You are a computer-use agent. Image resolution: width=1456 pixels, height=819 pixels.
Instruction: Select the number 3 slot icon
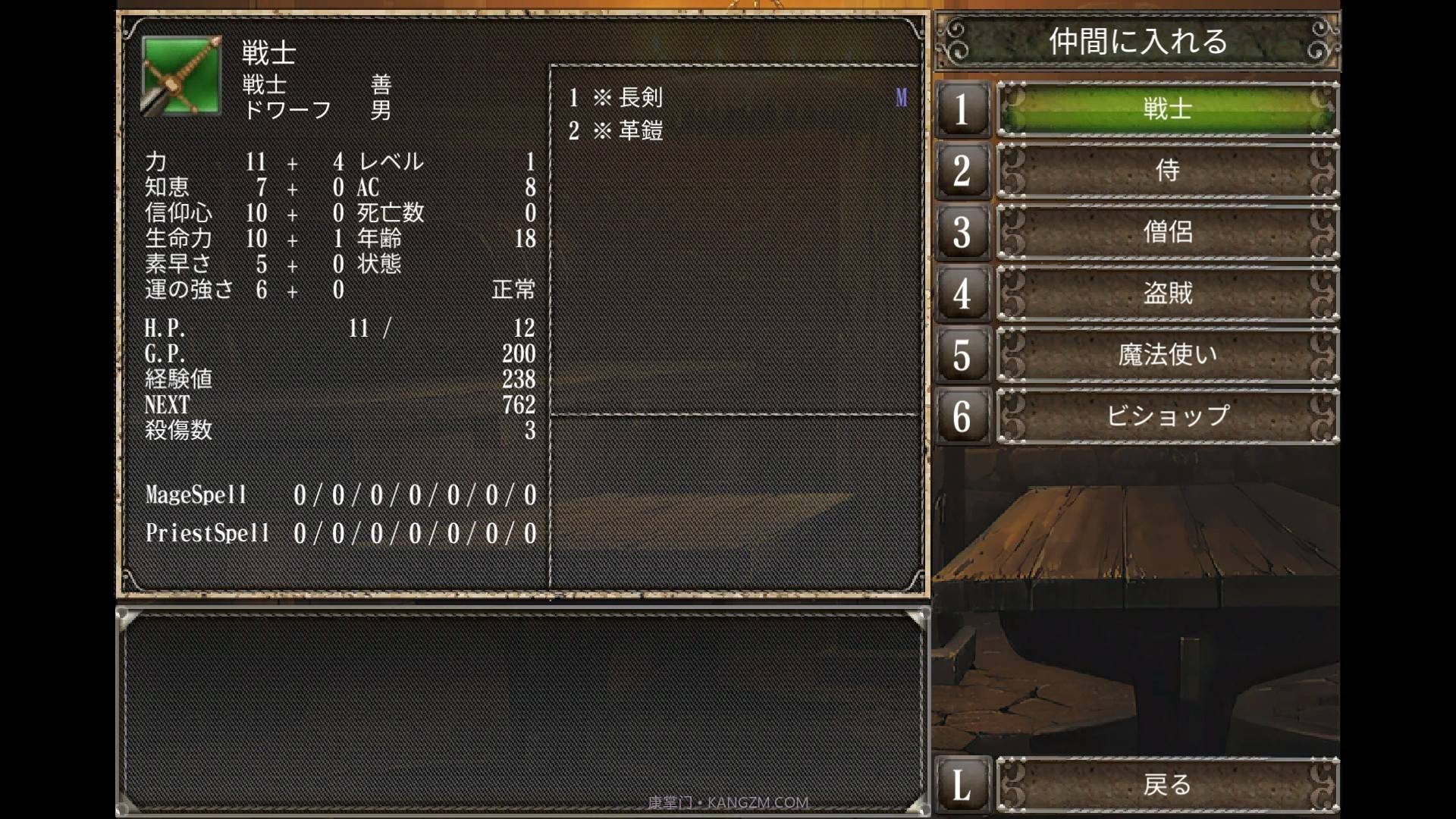pyautogui.click(x=962, y=232)
